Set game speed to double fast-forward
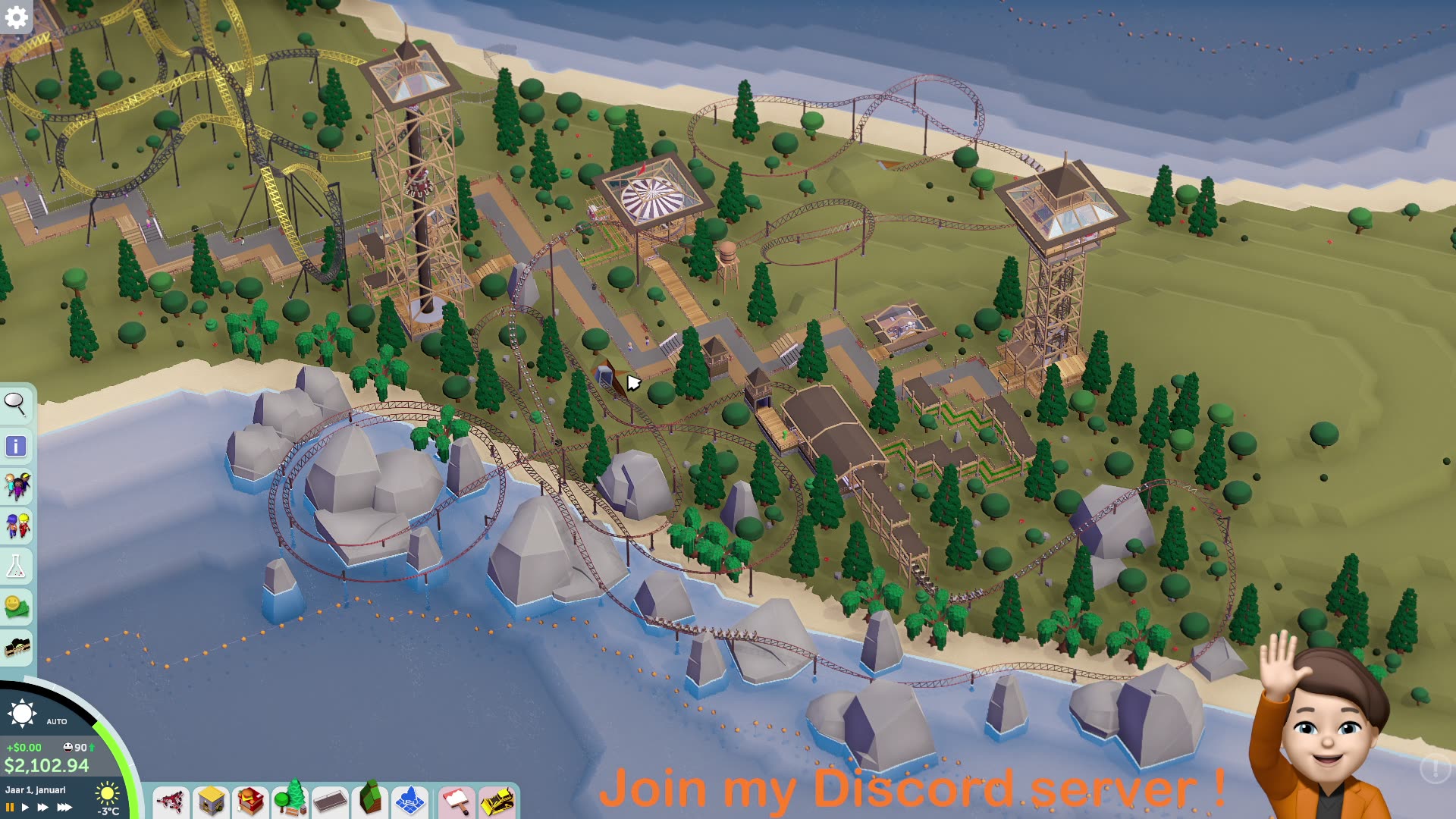 [x=42, y=807]
